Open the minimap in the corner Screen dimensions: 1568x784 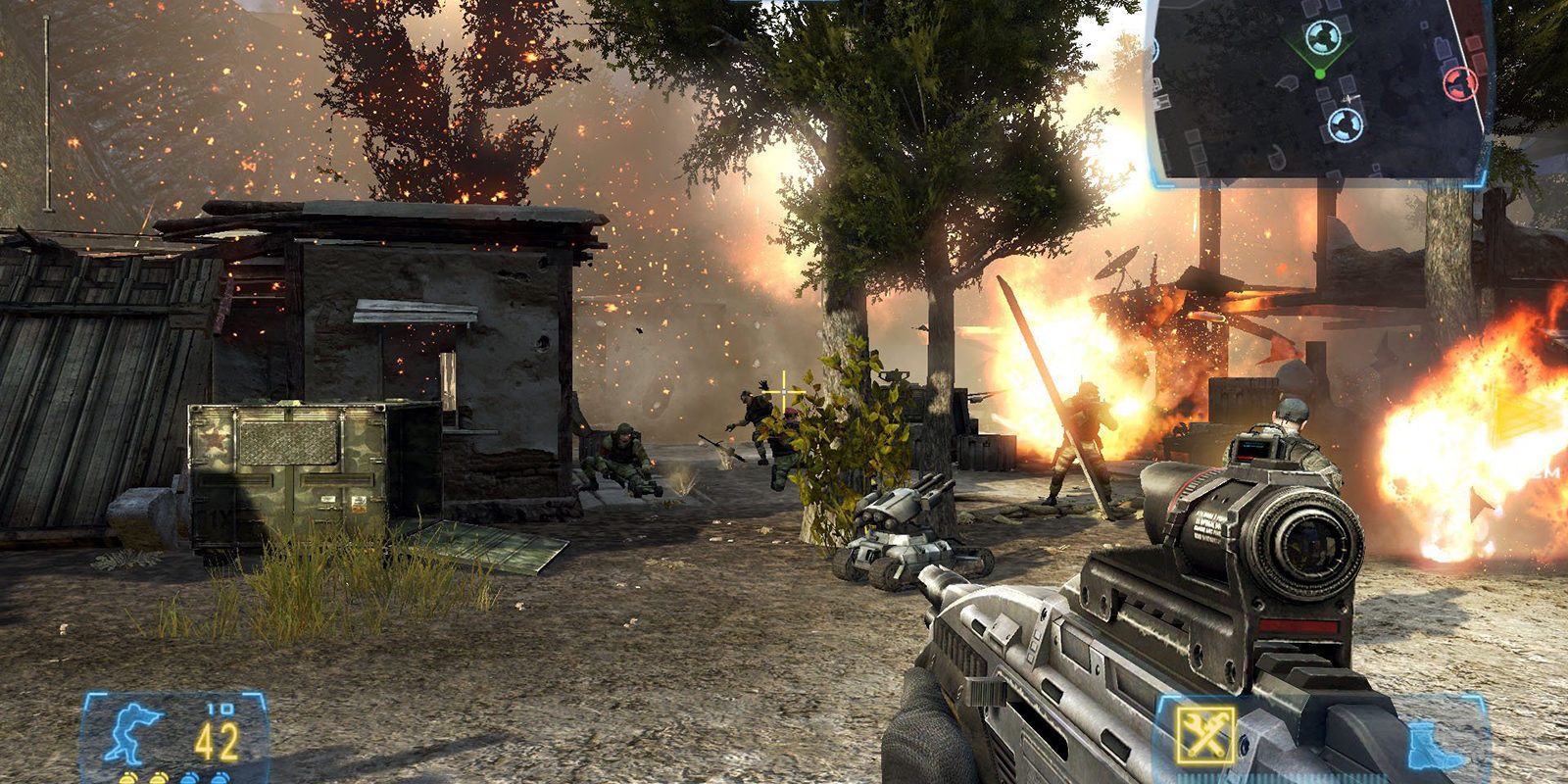[1318, 93]
